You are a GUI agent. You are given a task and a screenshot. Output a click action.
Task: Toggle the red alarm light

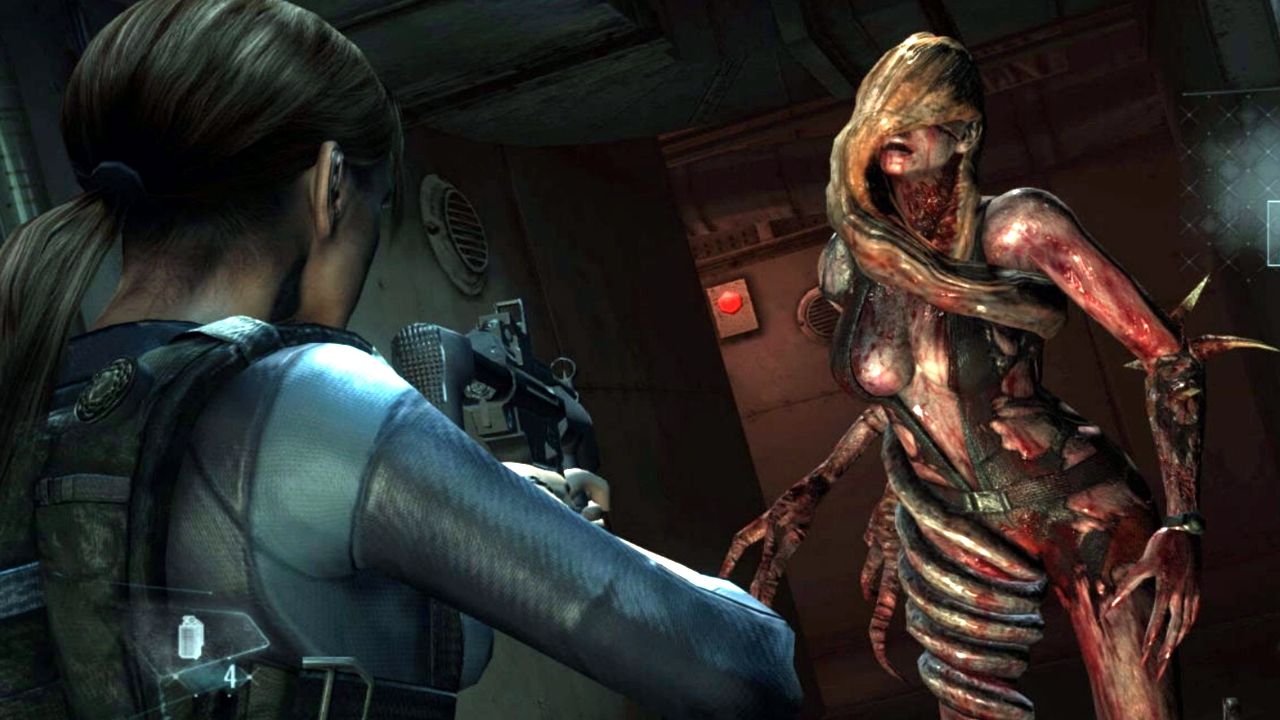tap(728, 300)
